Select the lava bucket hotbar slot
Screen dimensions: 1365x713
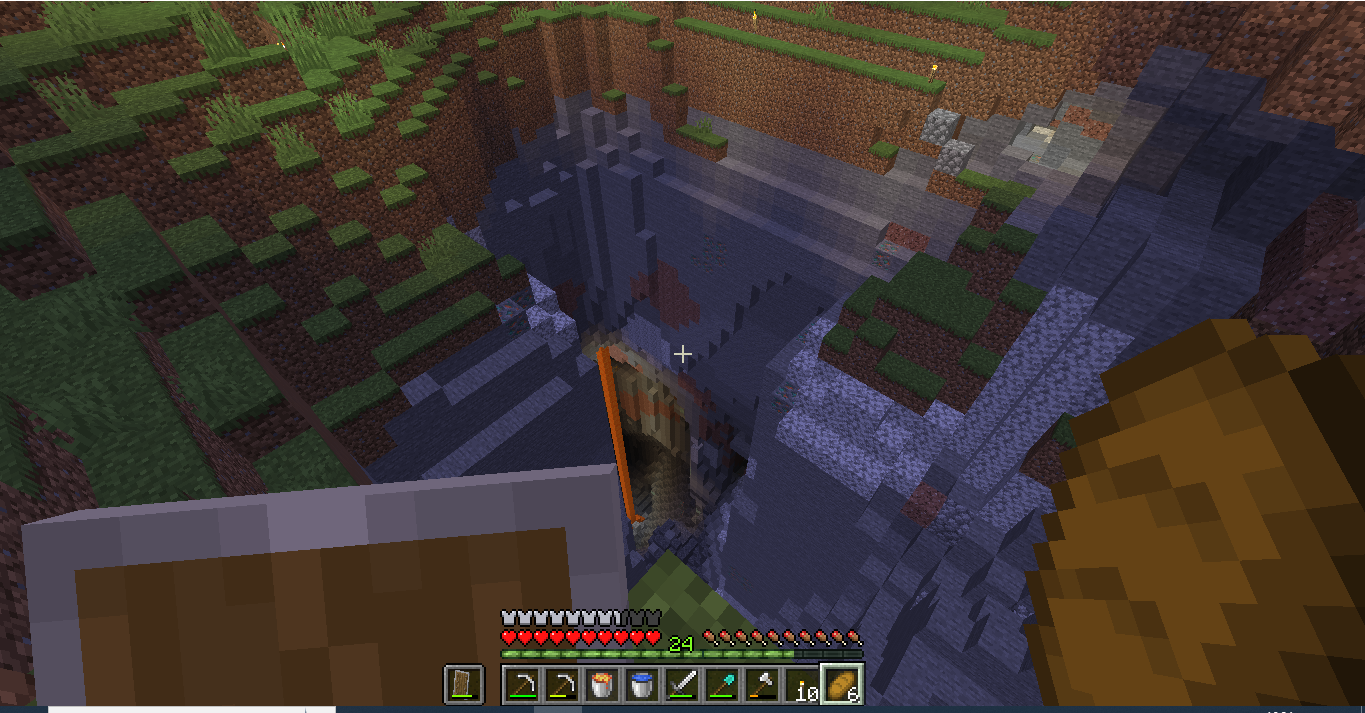click(x=602, y=685)
